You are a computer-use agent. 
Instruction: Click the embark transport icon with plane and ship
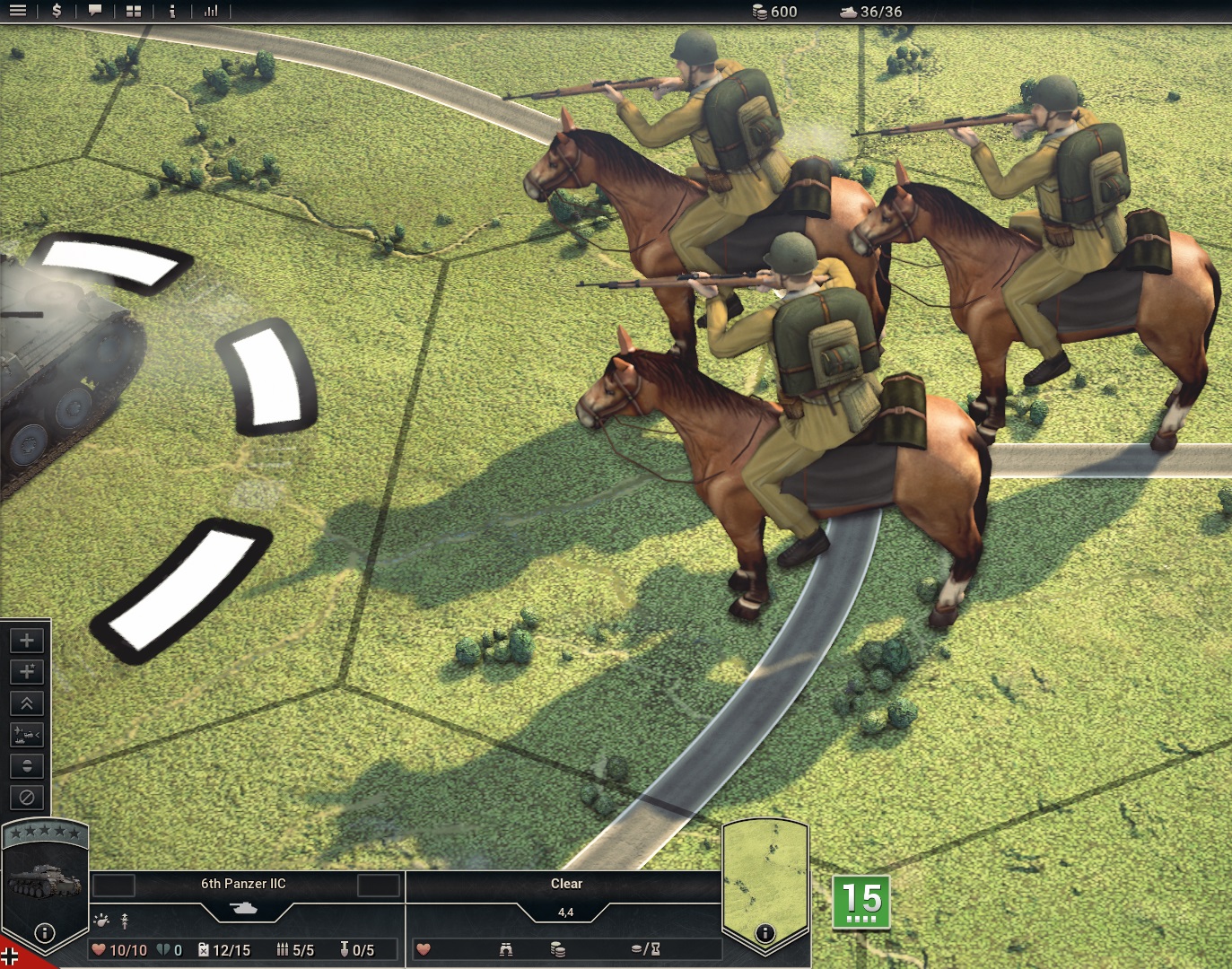(x=26, y=736)
